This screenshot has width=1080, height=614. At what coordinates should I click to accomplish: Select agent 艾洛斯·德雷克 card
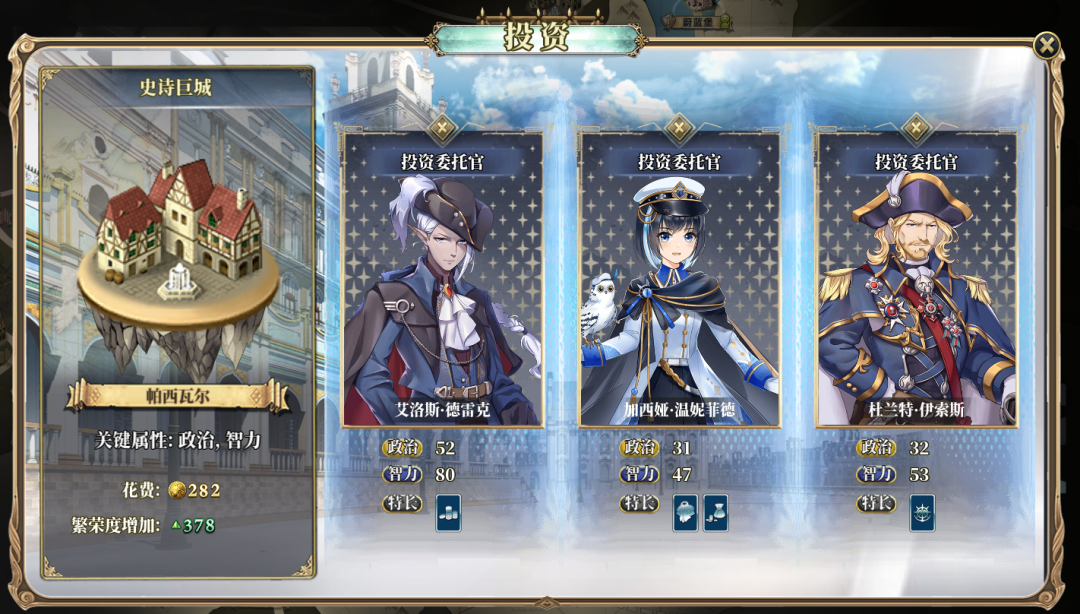point(442,280)
